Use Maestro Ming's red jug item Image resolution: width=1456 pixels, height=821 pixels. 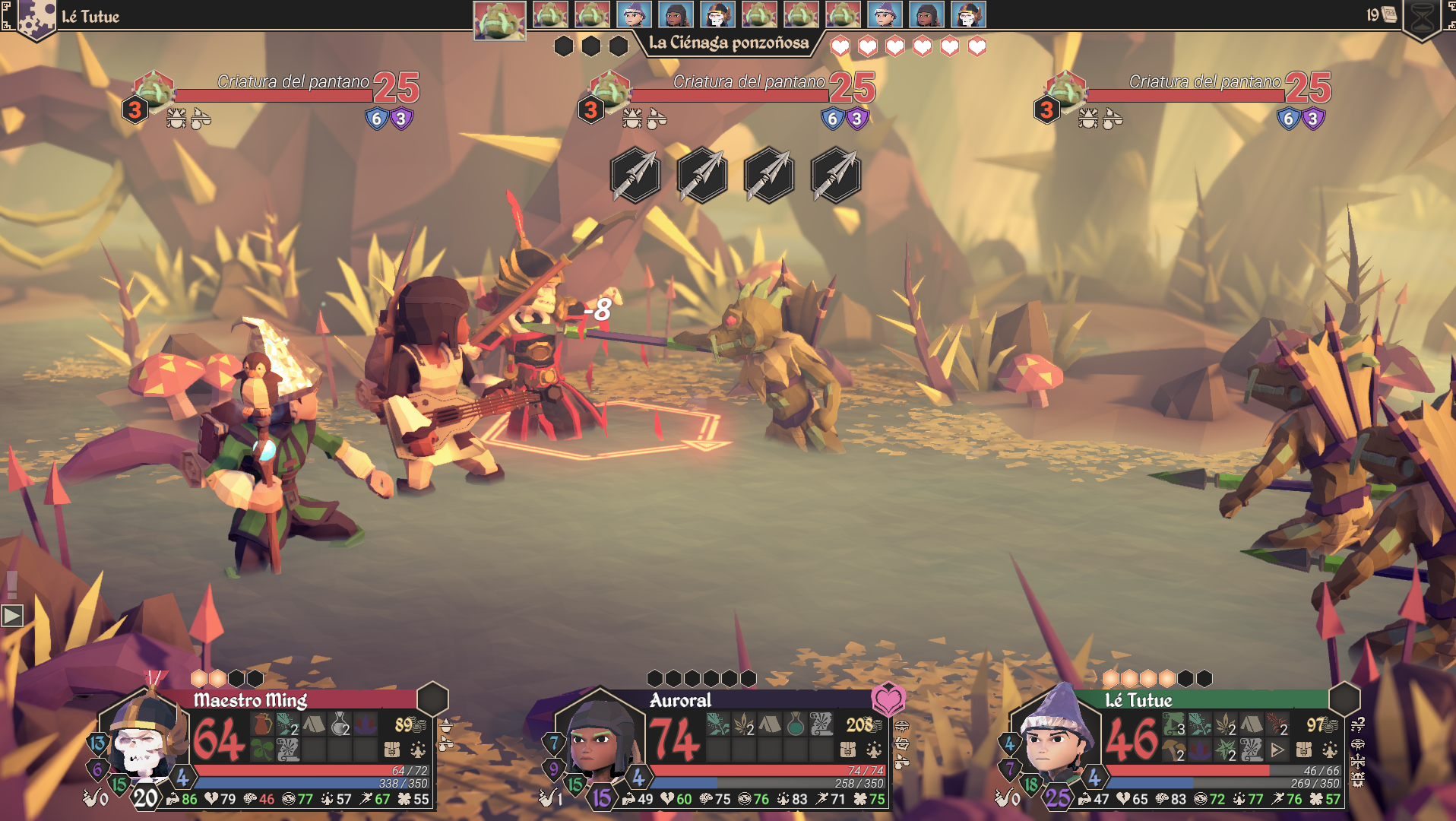pyautogui.click(x=262, y=724)
